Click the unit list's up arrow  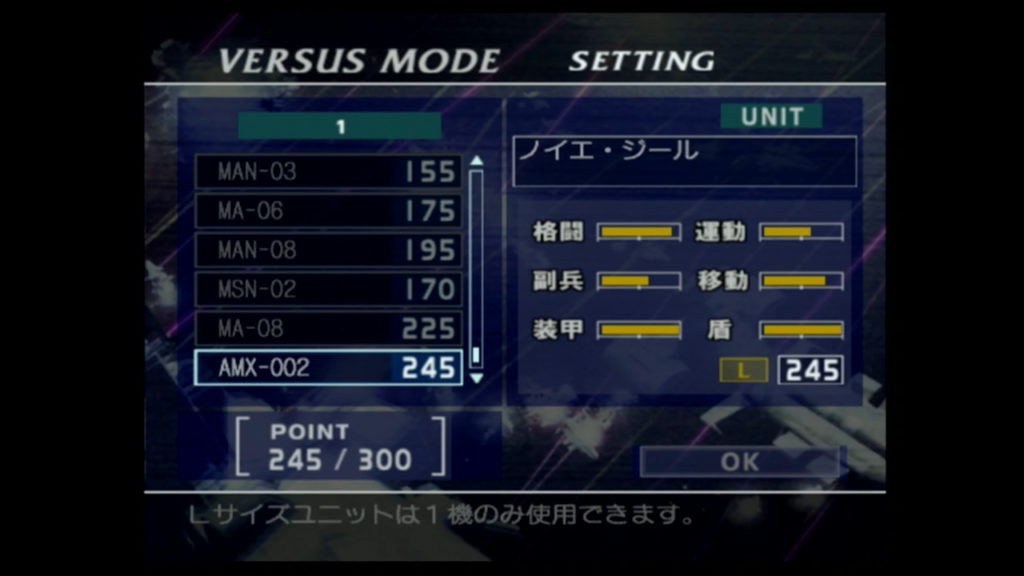476,160
